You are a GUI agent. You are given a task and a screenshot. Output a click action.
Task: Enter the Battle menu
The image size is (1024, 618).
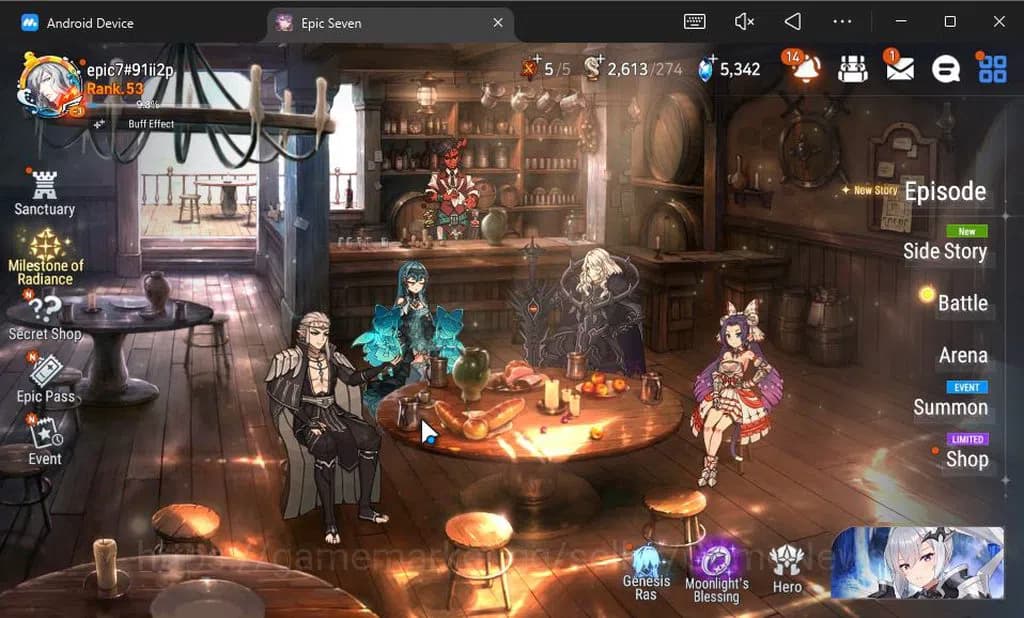(962, 303)
